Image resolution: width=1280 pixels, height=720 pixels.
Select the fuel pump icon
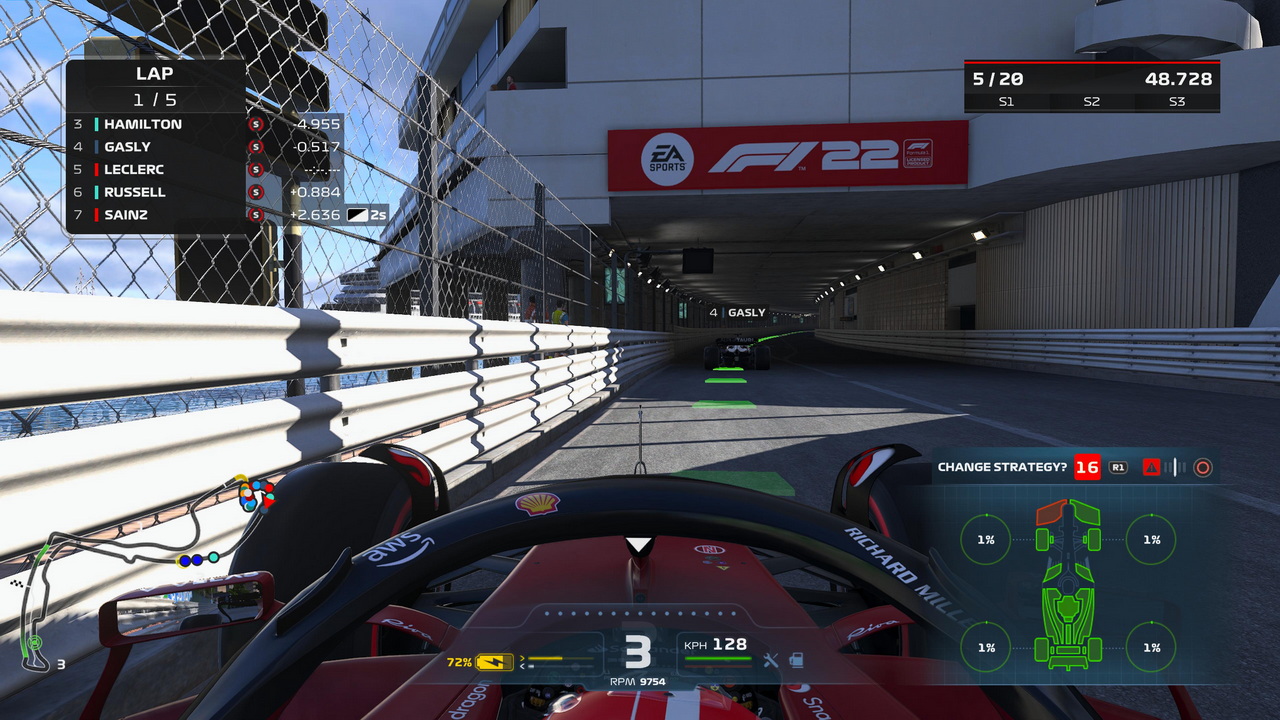coord(796,660)
